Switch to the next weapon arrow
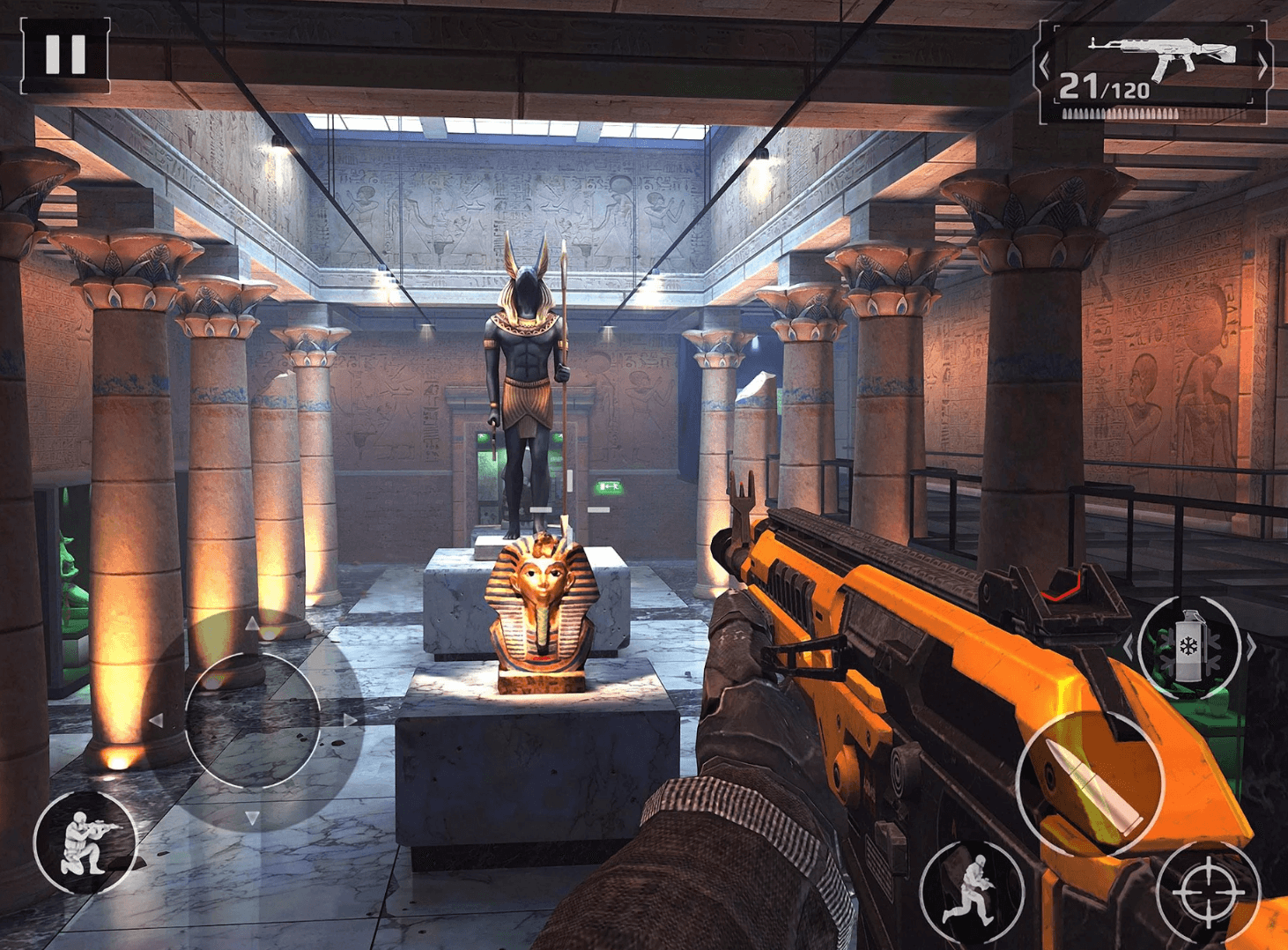 [x=1262, y=66]
